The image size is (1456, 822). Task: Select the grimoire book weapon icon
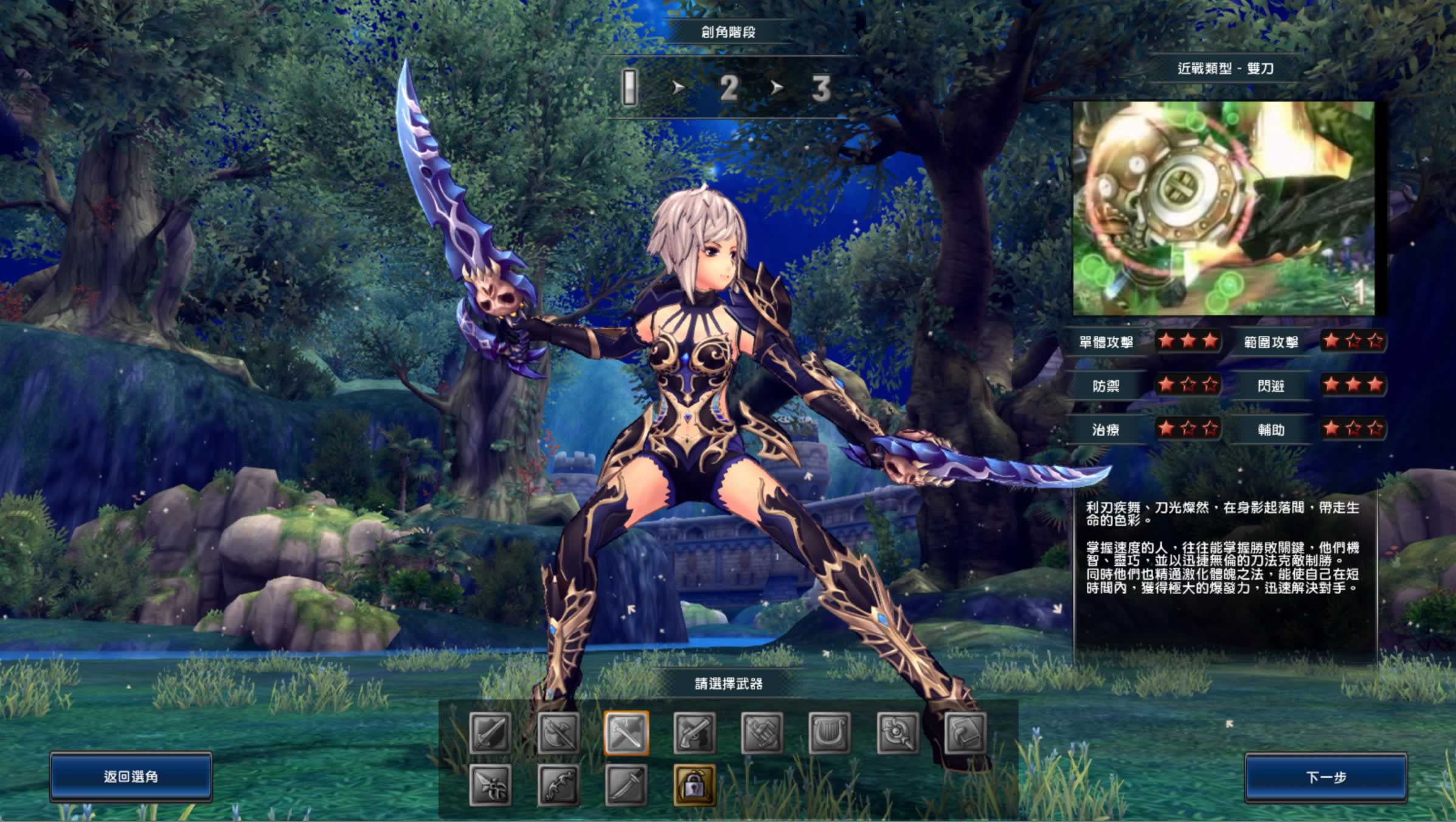966,733
